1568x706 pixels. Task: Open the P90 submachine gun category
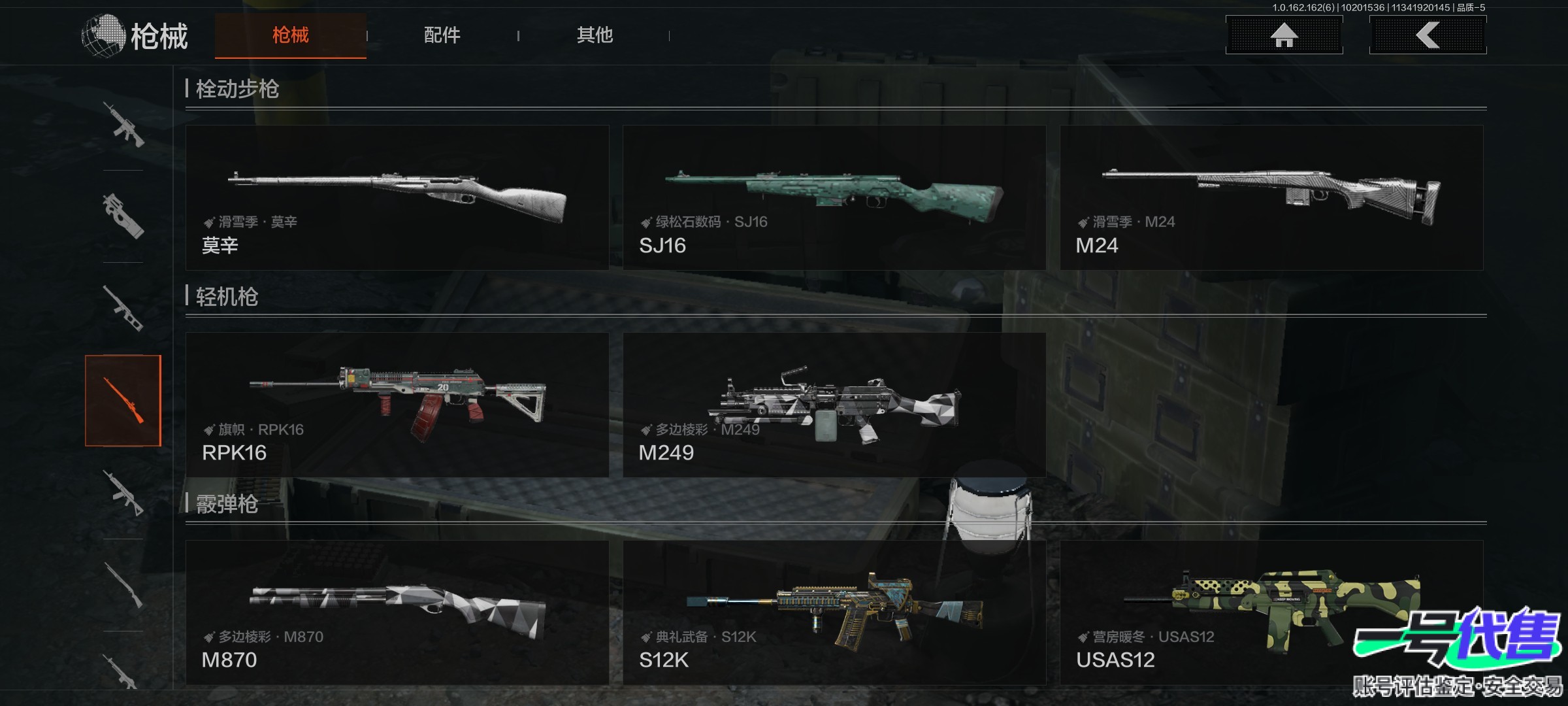tap(123, 216)
